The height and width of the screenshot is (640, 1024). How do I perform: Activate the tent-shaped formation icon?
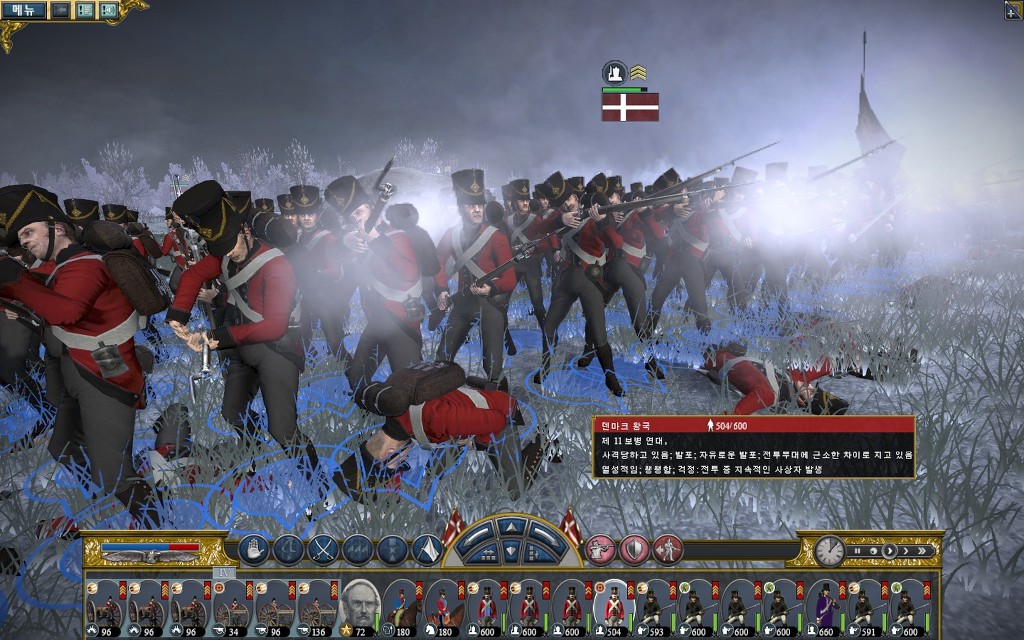click(427, 549)
